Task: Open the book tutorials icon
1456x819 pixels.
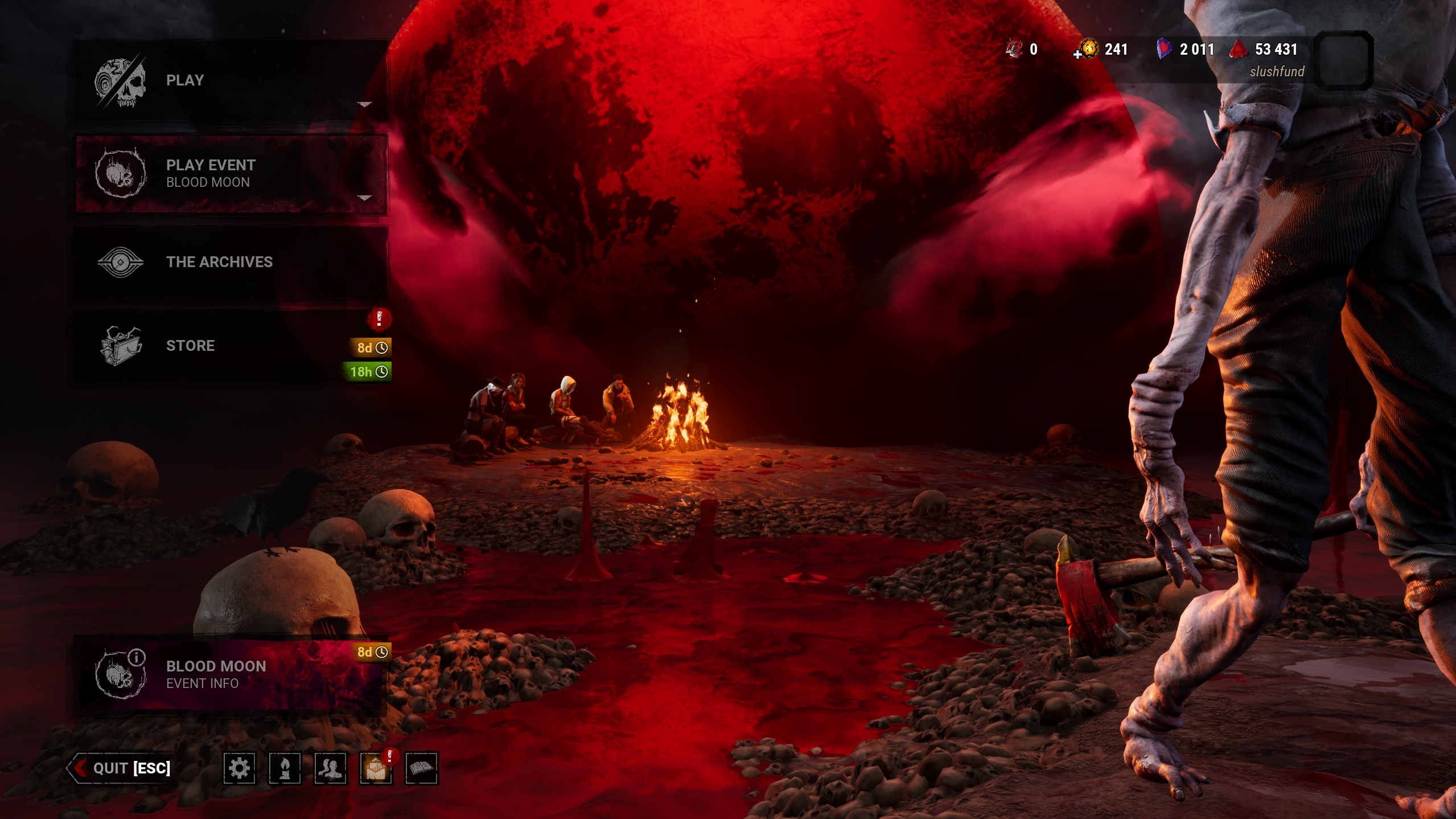Action: click(x=421, y=768)
